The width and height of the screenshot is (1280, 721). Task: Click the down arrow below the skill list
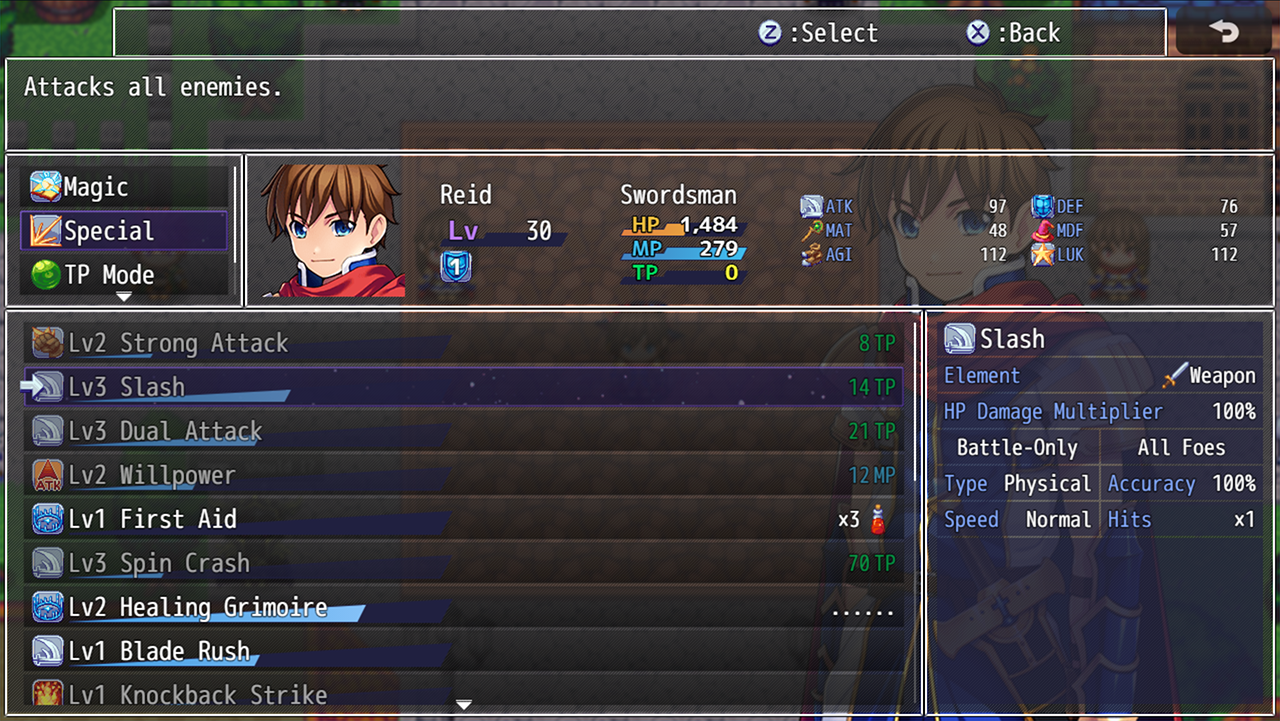click(463, 705)
